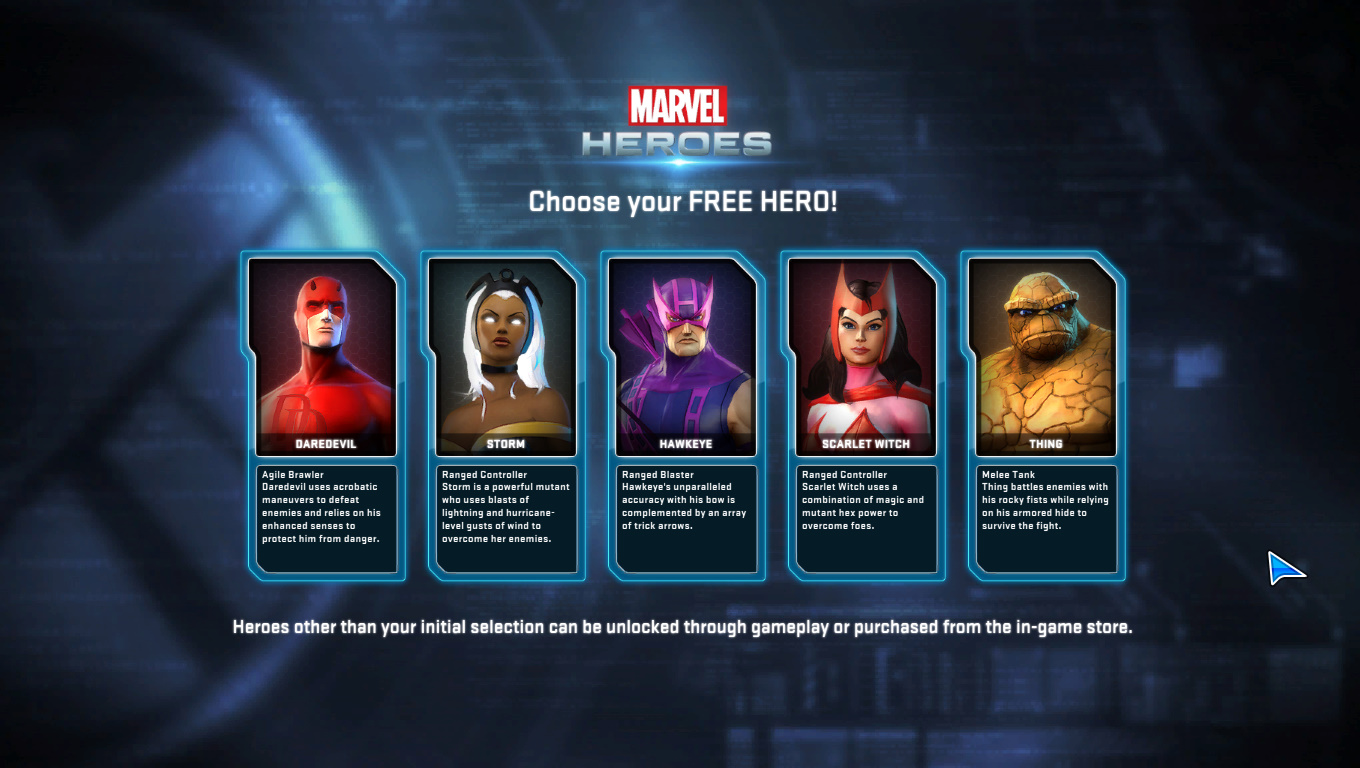Image resolution: width=1360 pixels, height=768 pixels.
Task: Select the Storm hero card
Action: point(502,358)
